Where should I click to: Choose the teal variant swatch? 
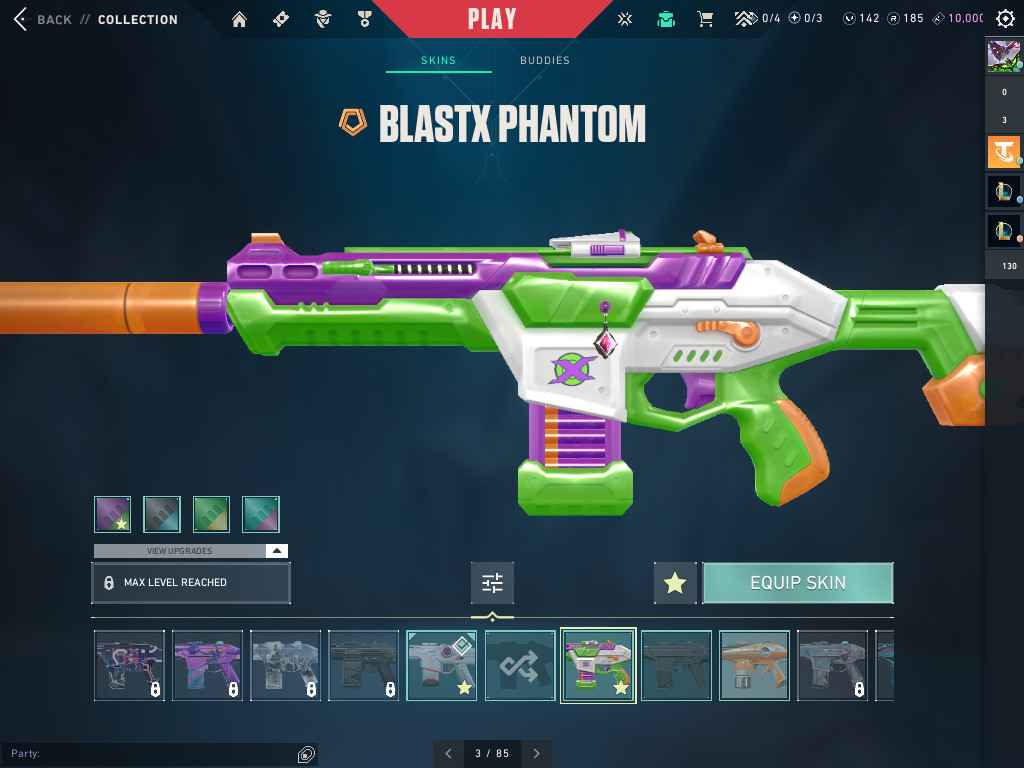260,514
